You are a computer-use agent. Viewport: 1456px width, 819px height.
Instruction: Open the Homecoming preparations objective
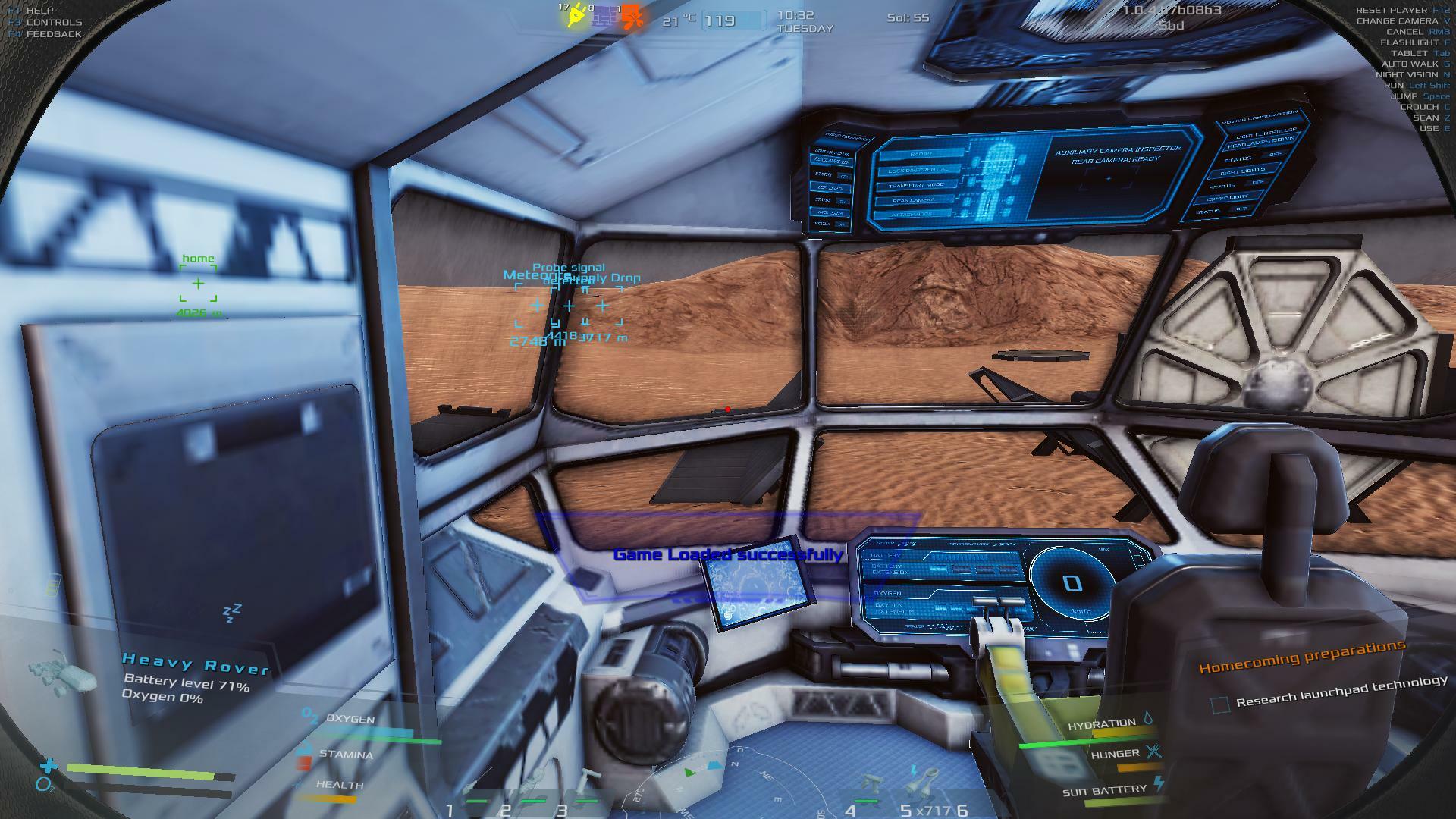tap(1301, 657)
